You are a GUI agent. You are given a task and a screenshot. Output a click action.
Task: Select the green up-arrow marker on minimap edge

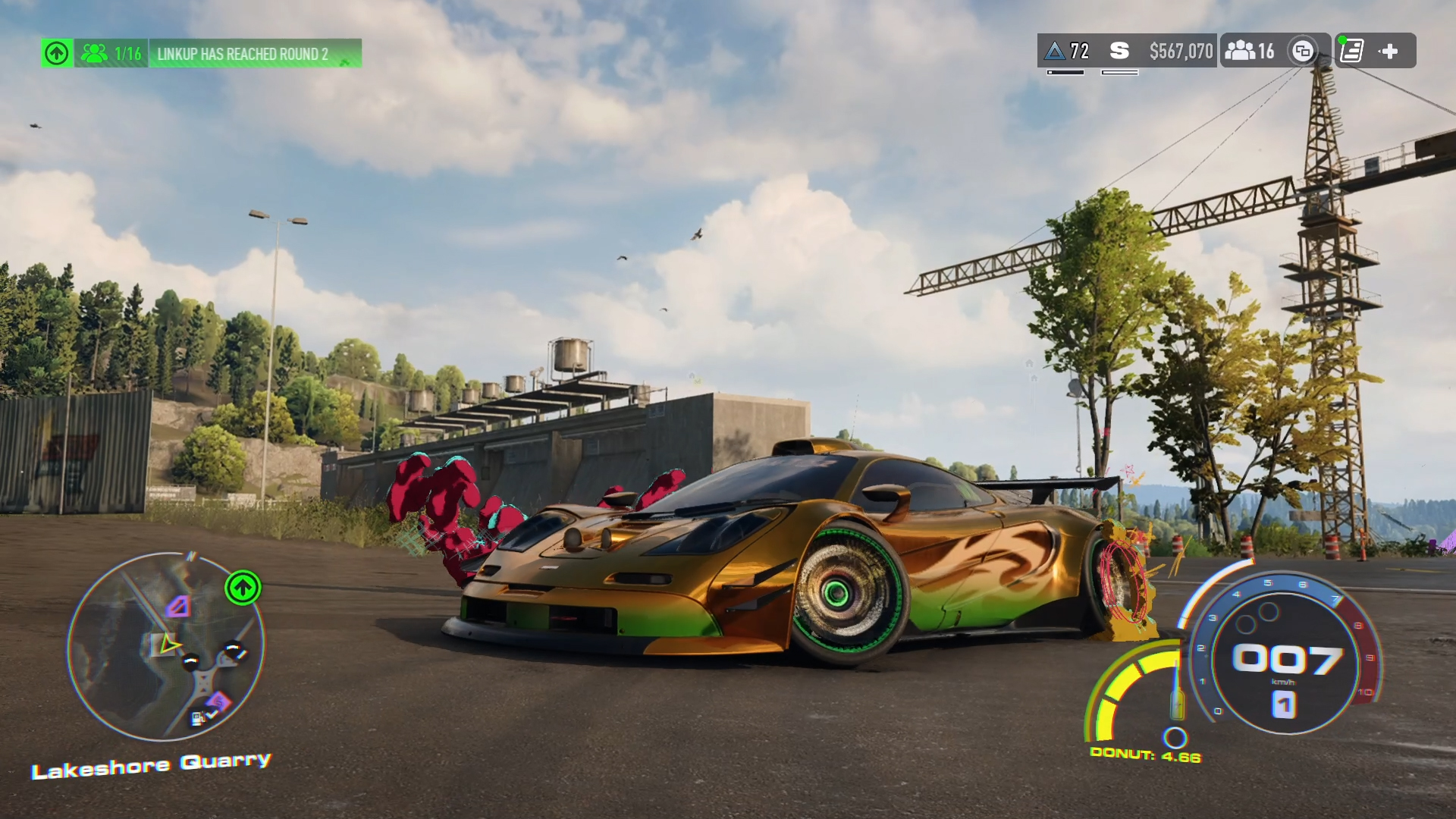(x=243, y=588)
